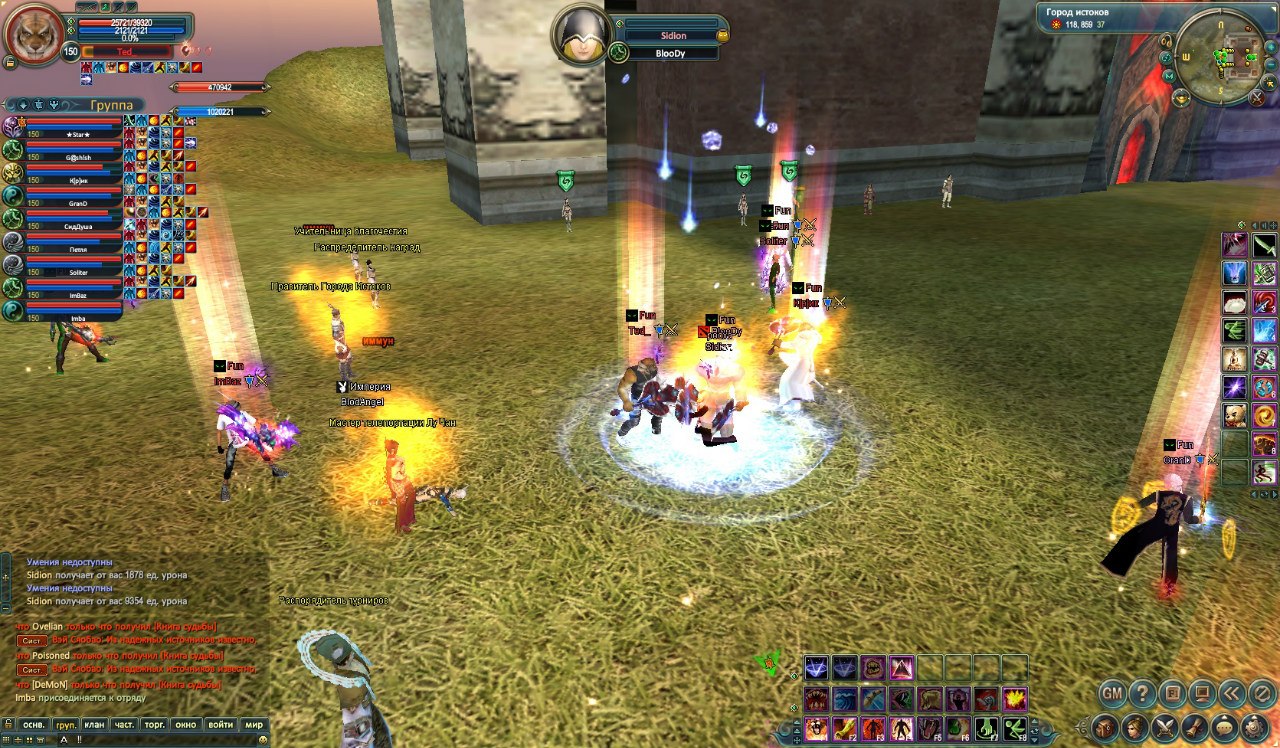Screen dimensions: 1280x748
Task: Open the gear settings button
Action: (1255, 727)
